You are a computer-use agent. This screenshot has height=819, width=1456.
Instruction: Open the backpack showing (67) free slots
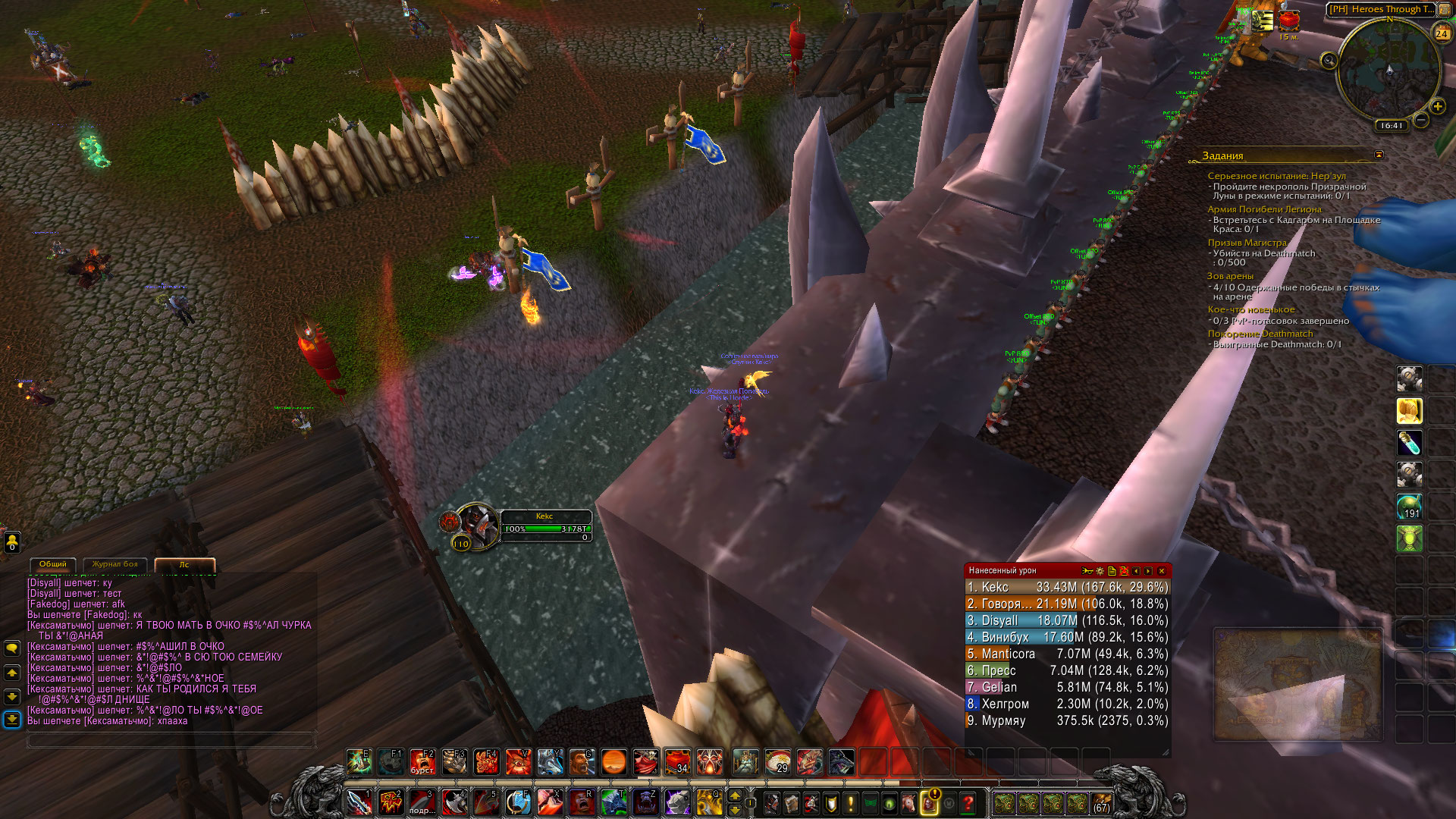coord(1101,802)
